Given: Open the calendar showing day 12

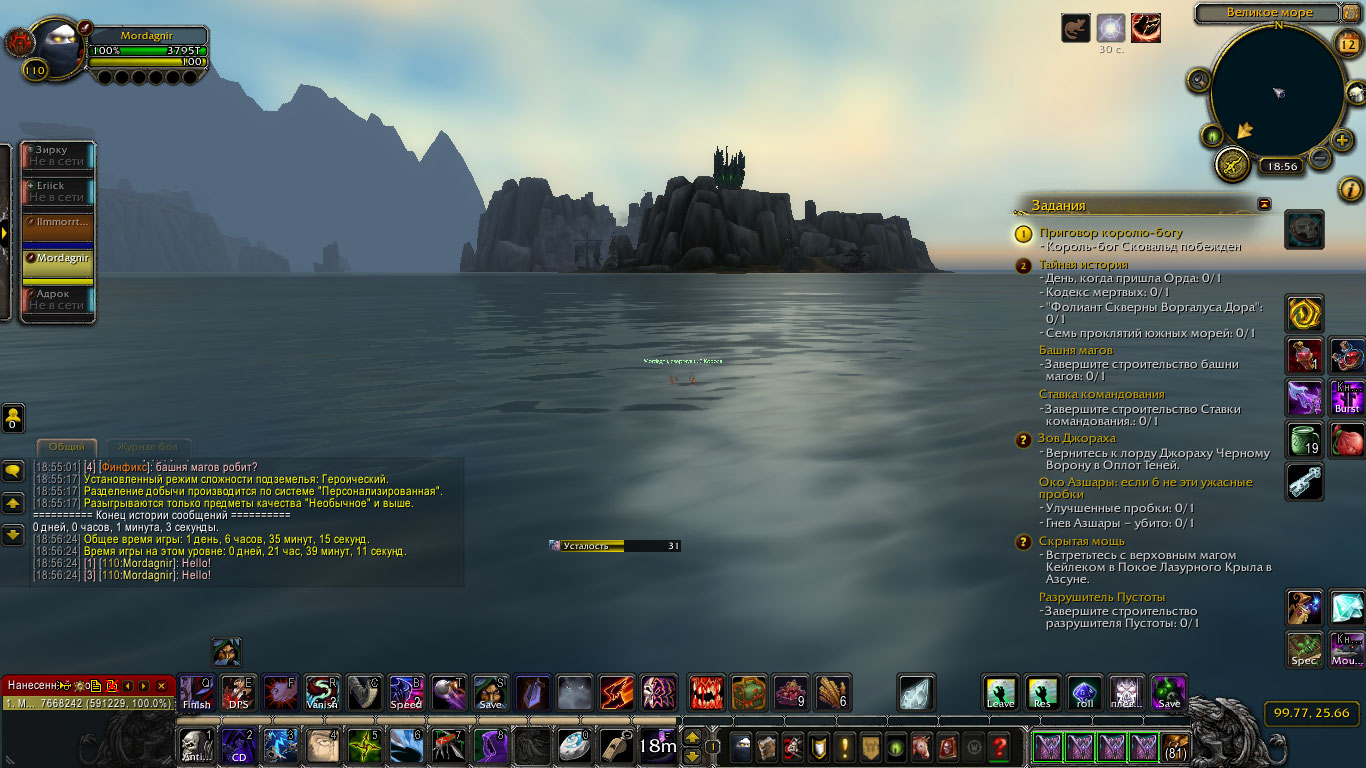Looking at the screenshot, I should 1347,42.
